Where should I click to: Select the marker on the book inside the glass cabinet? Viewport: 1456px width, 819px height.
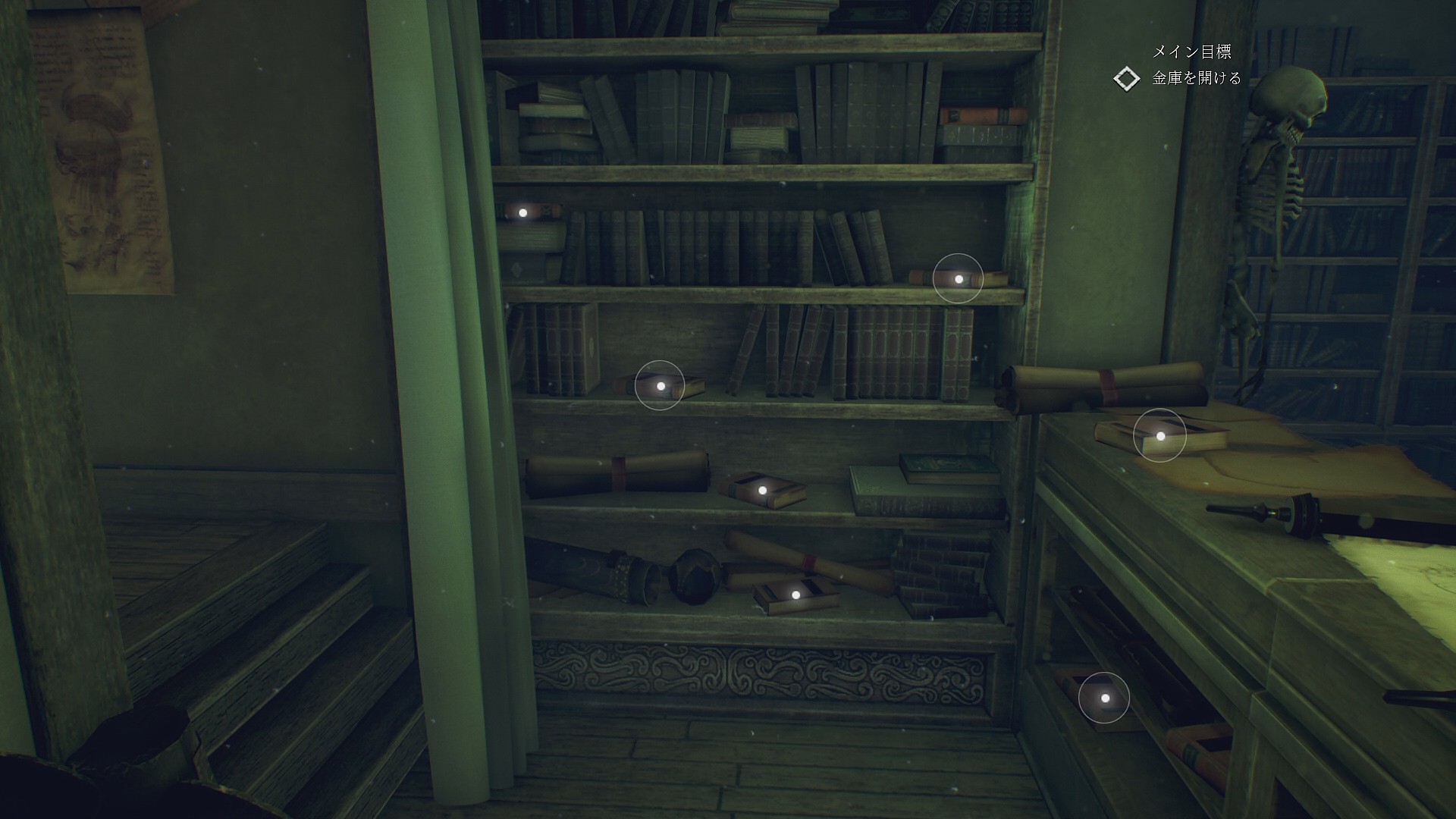[1104, 698]
